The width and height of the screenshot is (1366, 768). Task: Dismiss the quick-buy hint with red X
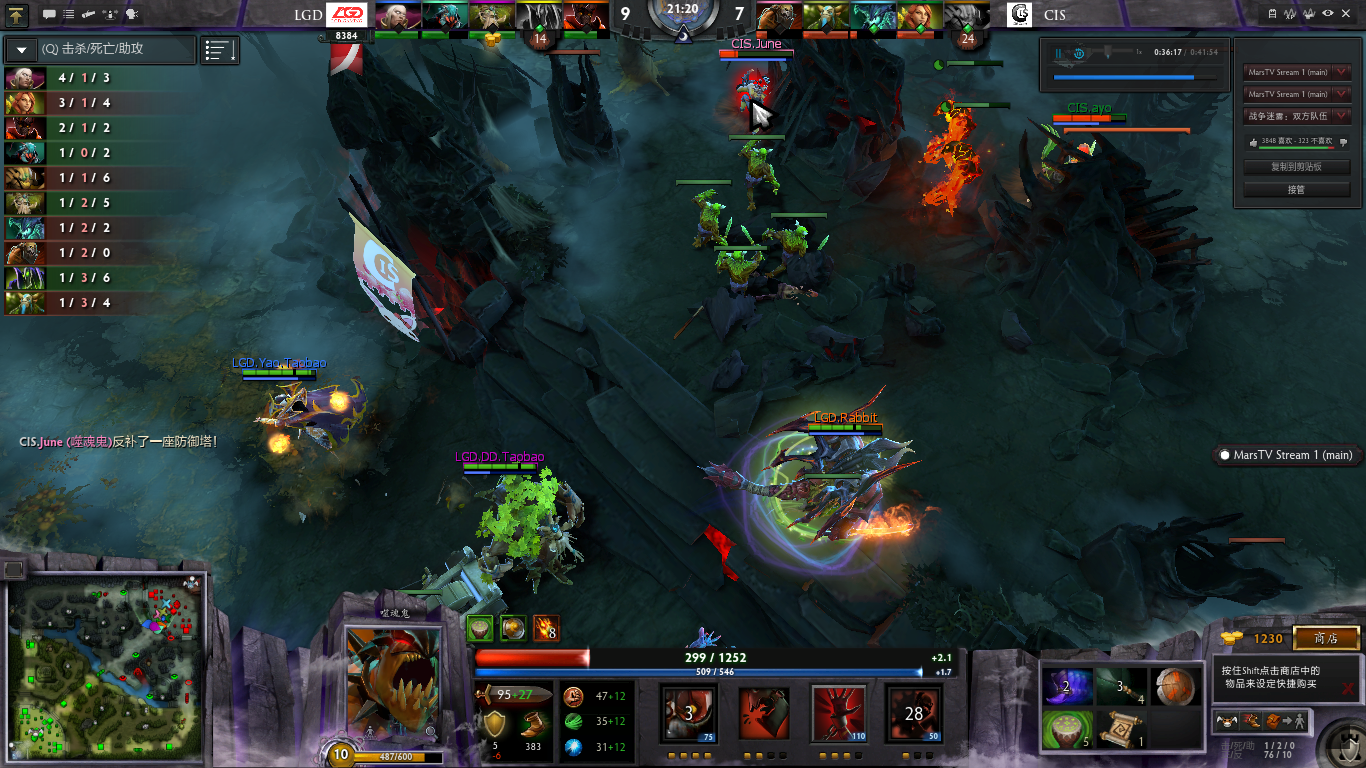[x=1348, y=688]
